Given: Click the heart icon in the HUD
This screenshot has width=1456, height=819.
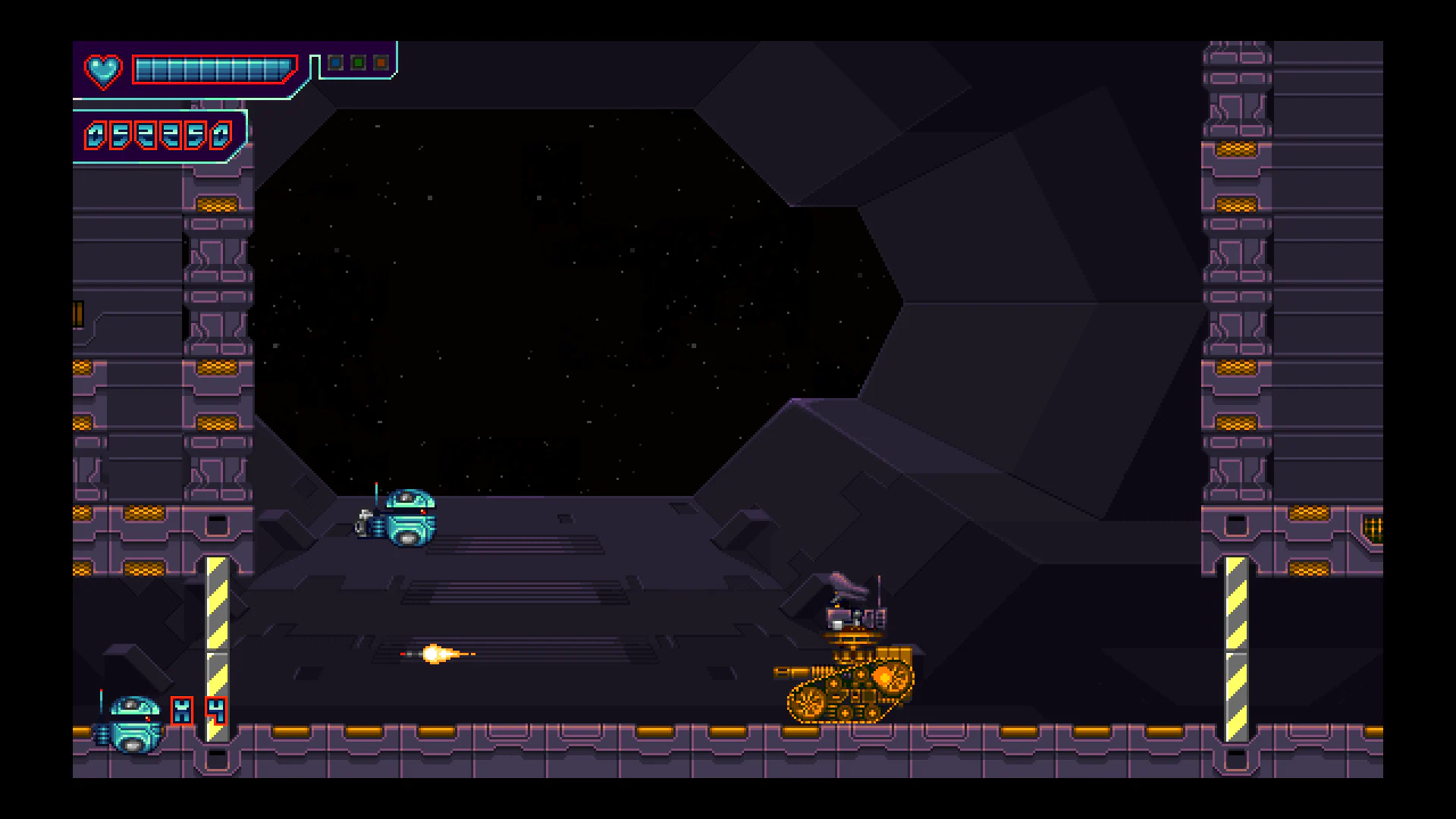Looking at the screenshot, I should [x=103, y=71].
